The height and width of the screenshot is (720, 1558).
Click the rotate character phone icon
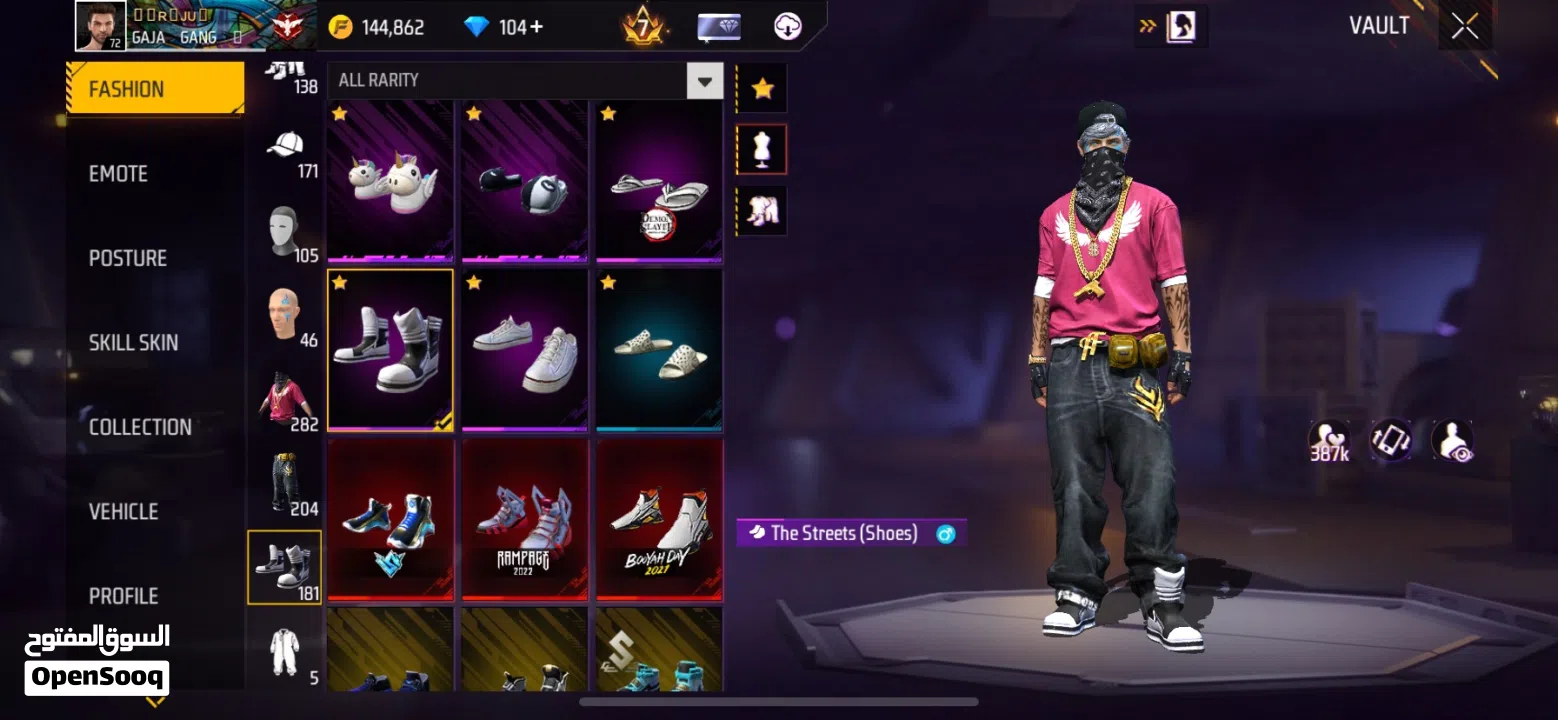1390,438
